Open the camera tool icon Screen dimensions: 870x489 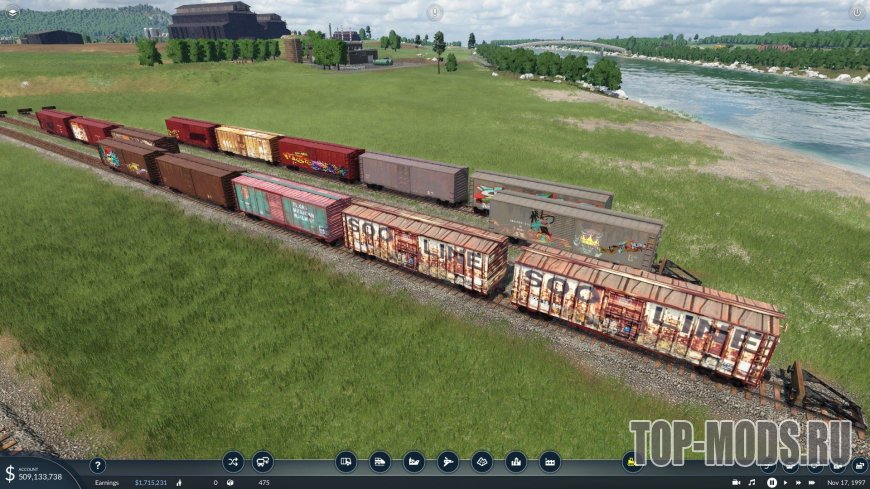tap(736, 482)
